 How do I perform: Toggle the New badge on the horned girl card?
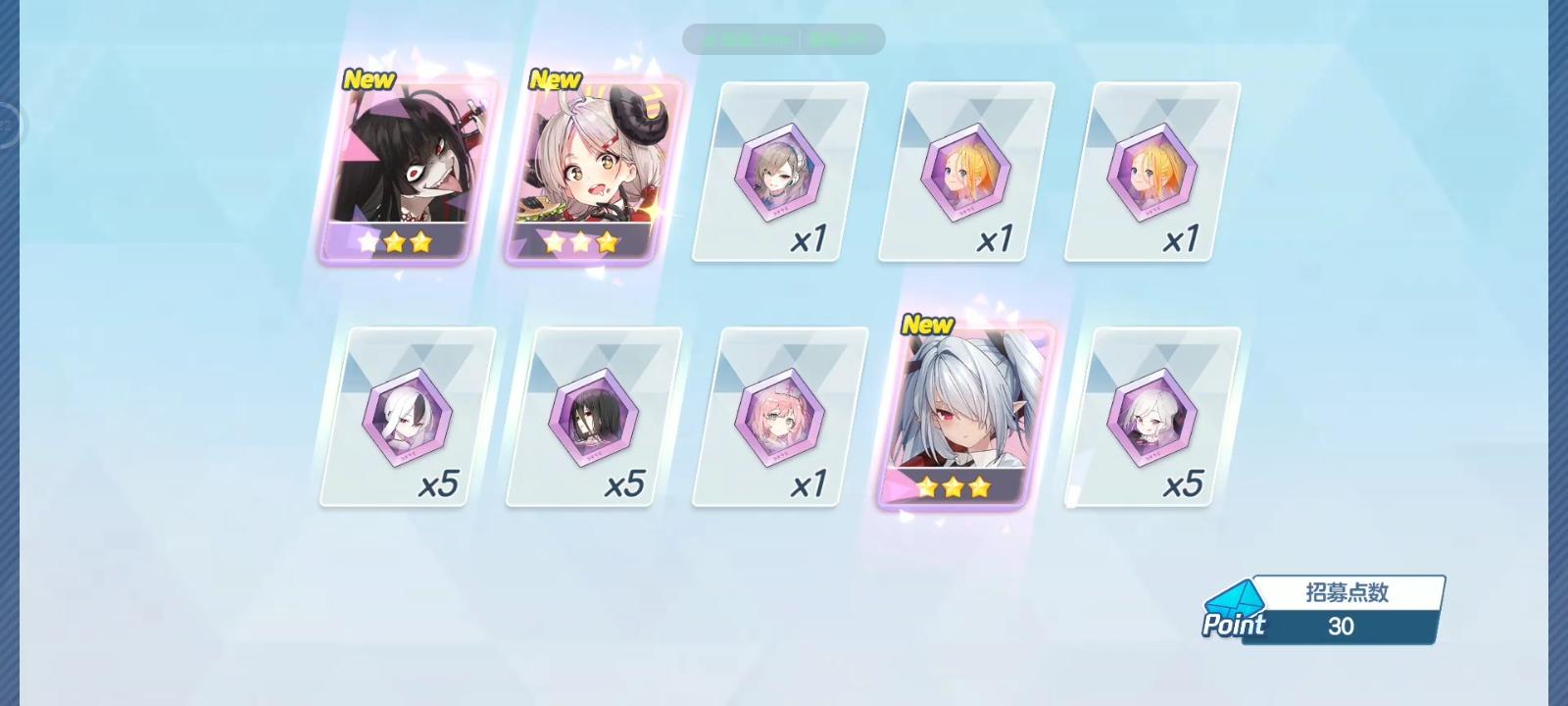pos(555,79)
